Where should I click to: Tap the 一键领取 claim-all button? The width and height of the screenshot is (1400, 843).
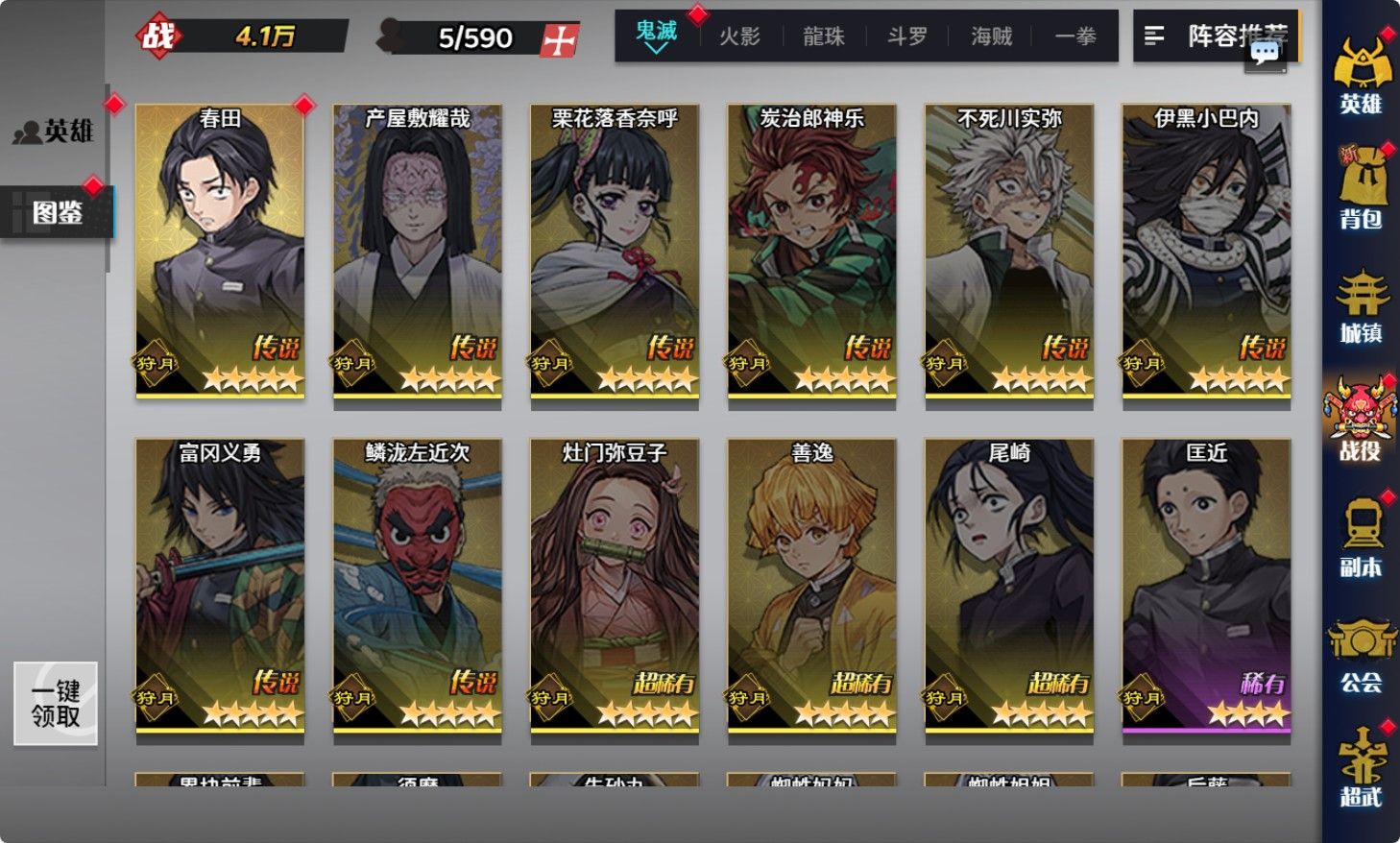click(56, 704)
